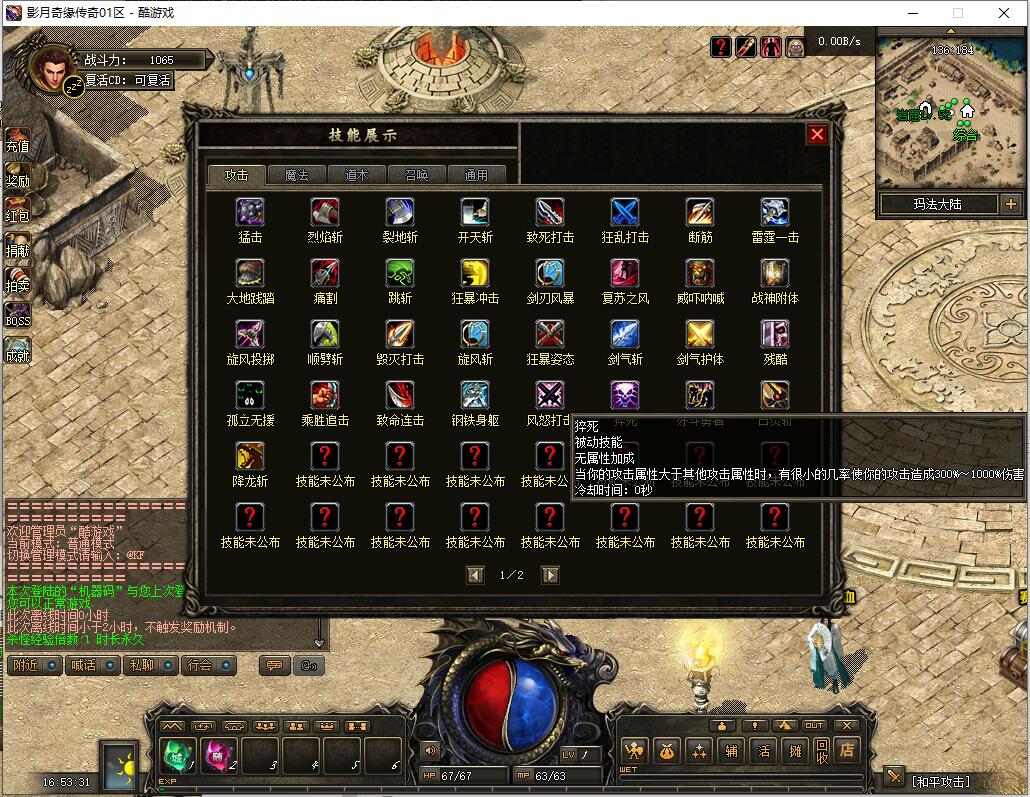Screen dimensions: 1030x797
Task: Select the 召唤 skill tab
Action: tap(416, 175)
